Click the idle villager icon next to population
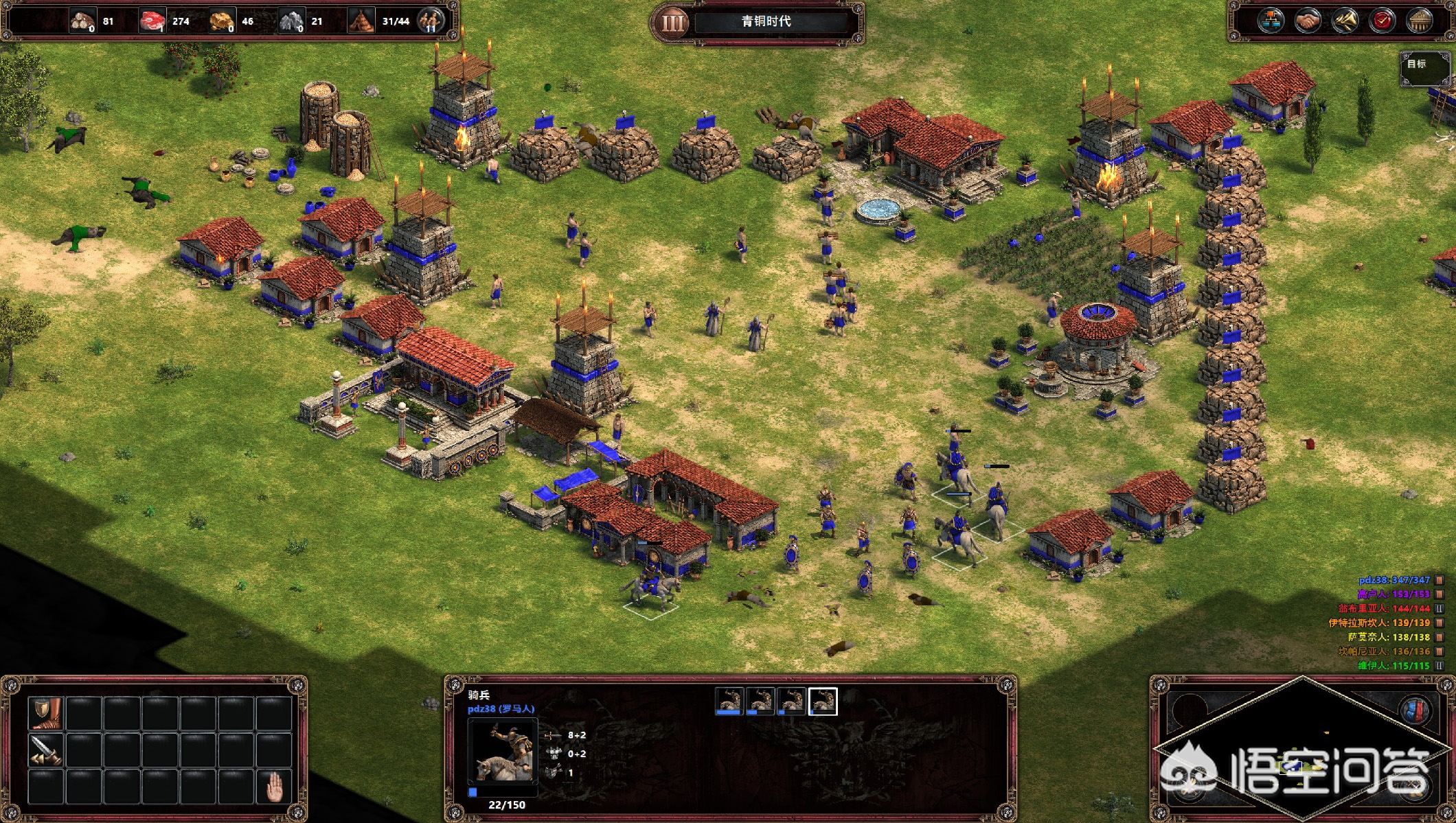 [431, 21]
